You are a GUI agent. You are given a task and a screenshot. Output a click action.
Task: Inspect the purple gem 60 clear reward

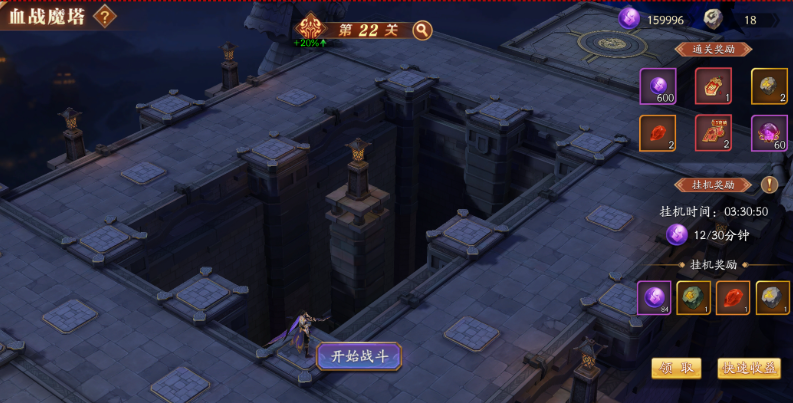[x=769, y=133]
